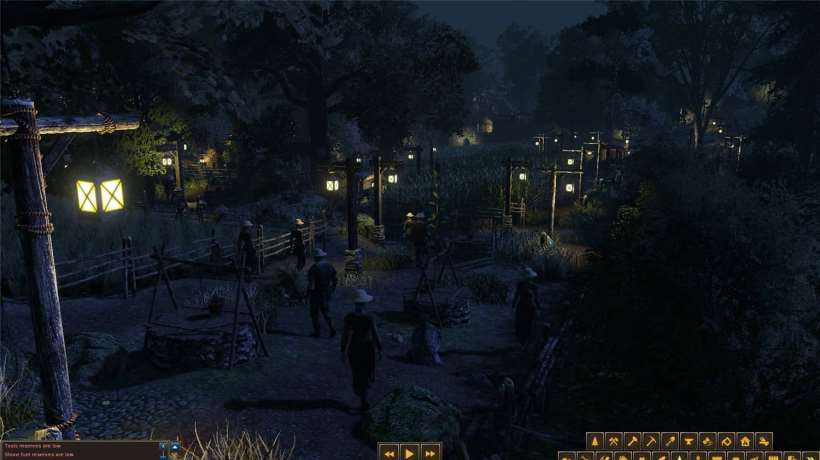
Task: Select the crossed hammers toolbar icon
Action: click(x=613, y=441)
